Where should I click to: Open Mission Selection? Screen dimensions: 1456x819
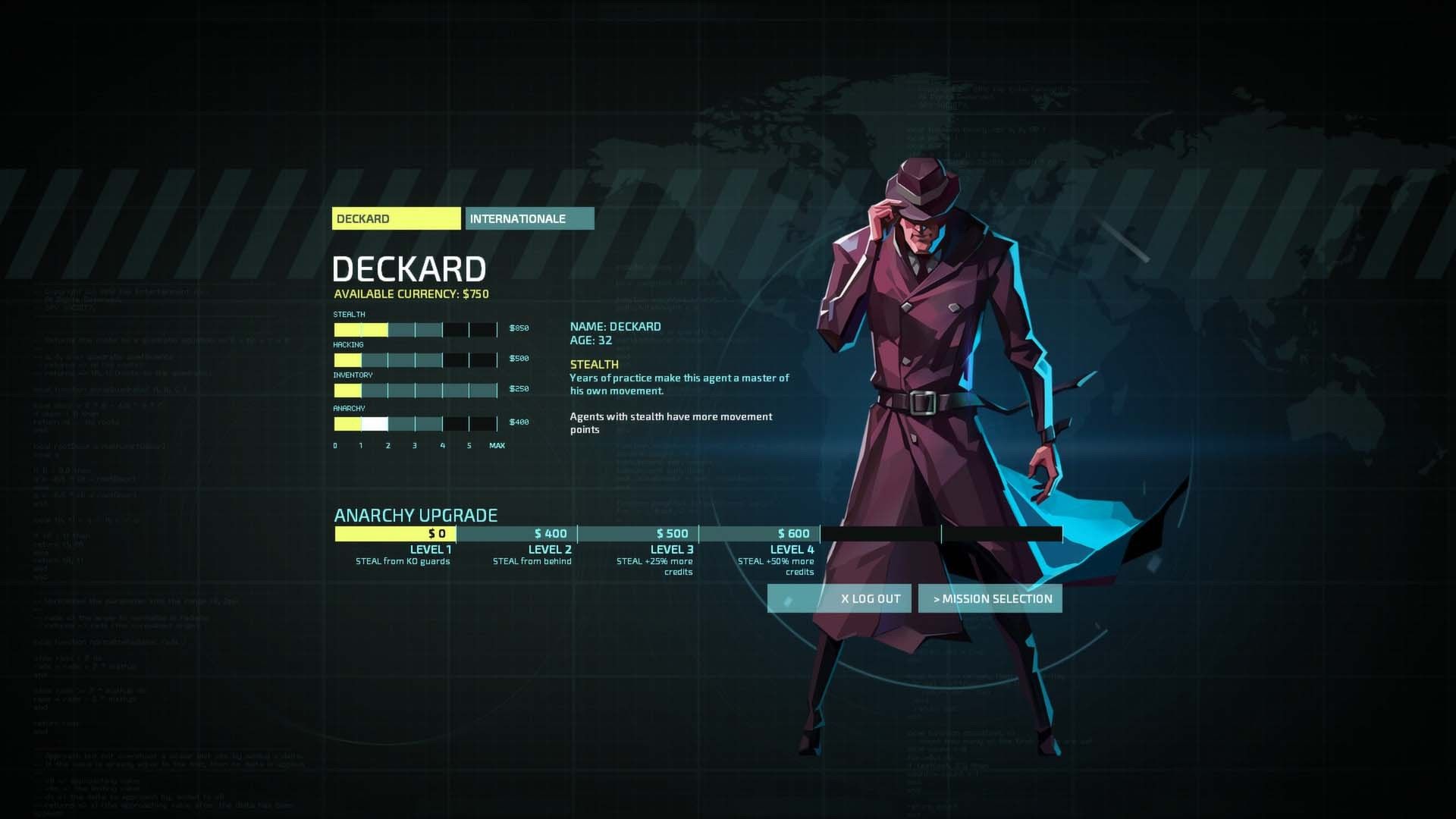click(990, 598)
